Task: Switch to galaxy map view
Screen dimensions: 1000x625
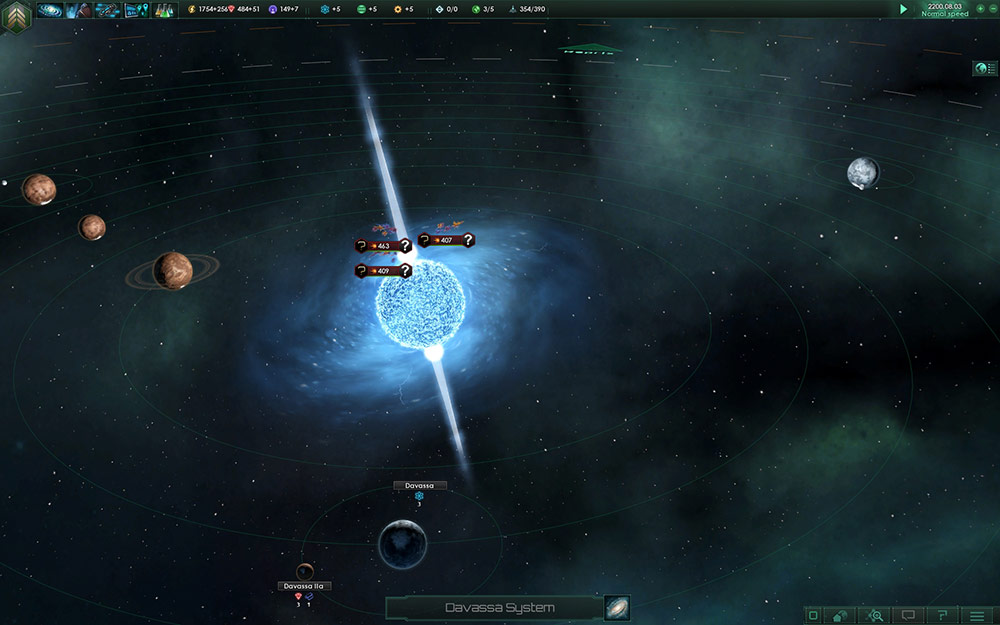Action: [x=617, y=608]
